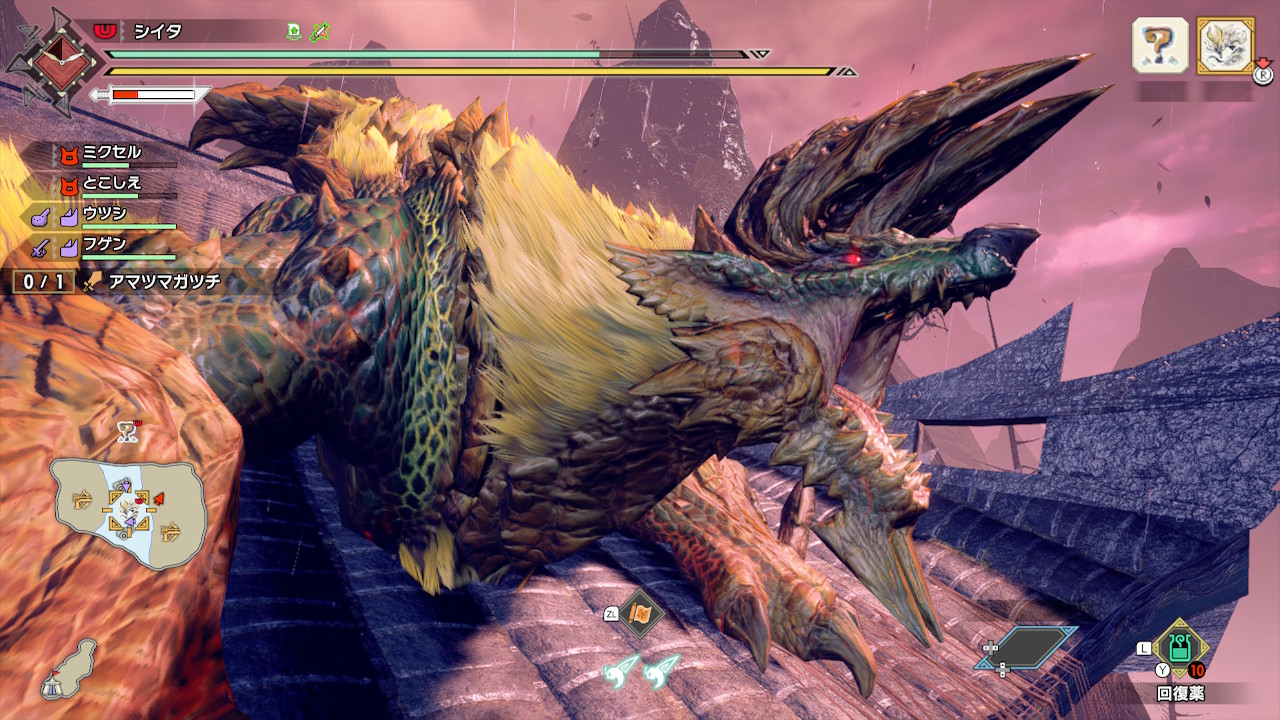This screenshot has width=1280, height=720.
Task: Select the target monster portrait icon
Action: click(1225, 45)
